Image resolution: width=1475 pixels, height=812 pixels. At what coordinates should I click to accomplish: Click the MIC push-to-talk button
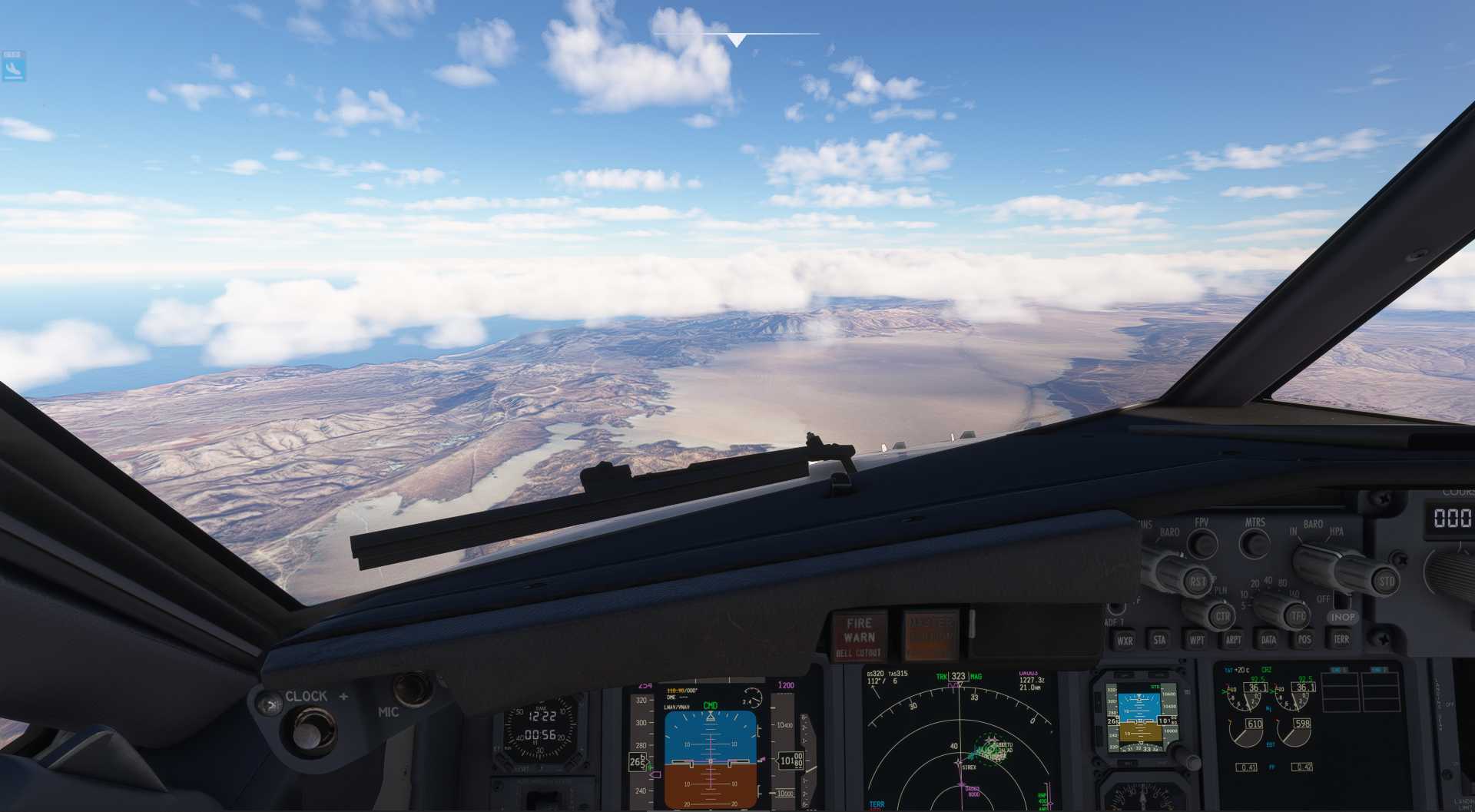coord(413,688)
